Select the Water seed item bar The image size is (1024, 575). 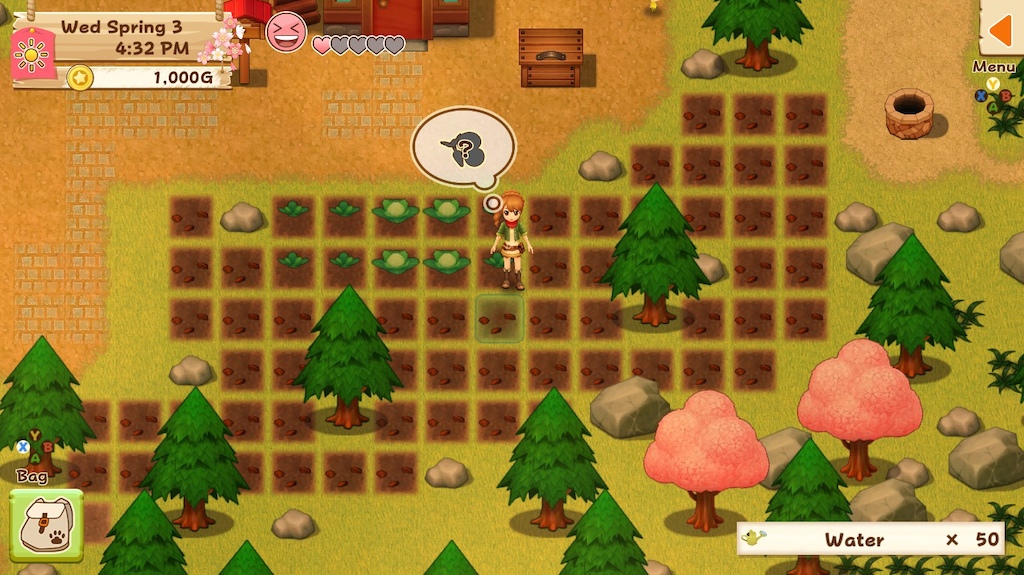pyautogui.click(x=869, y=539)
